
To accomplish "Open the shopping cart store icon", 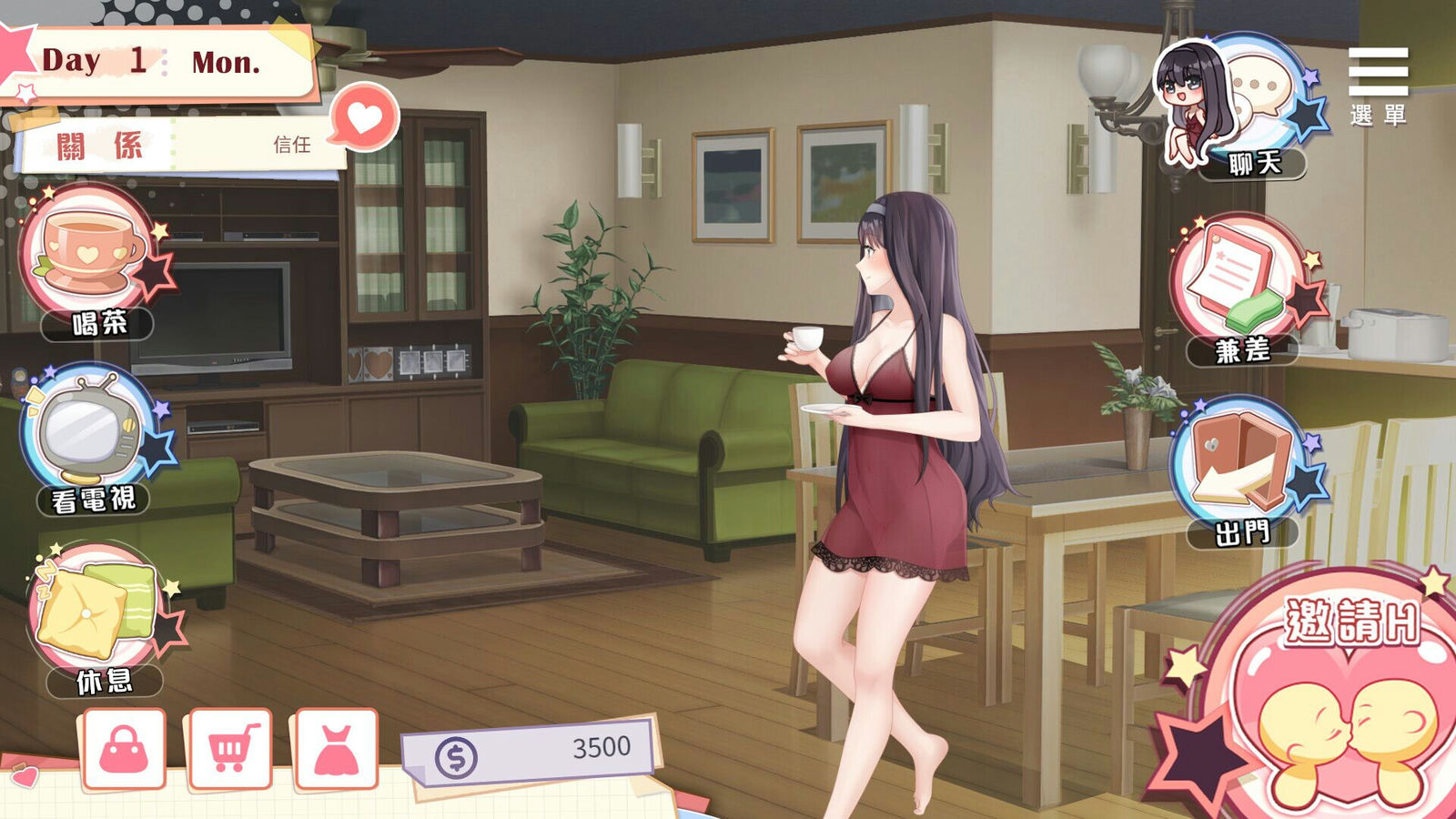I will [x=232, y=746].
